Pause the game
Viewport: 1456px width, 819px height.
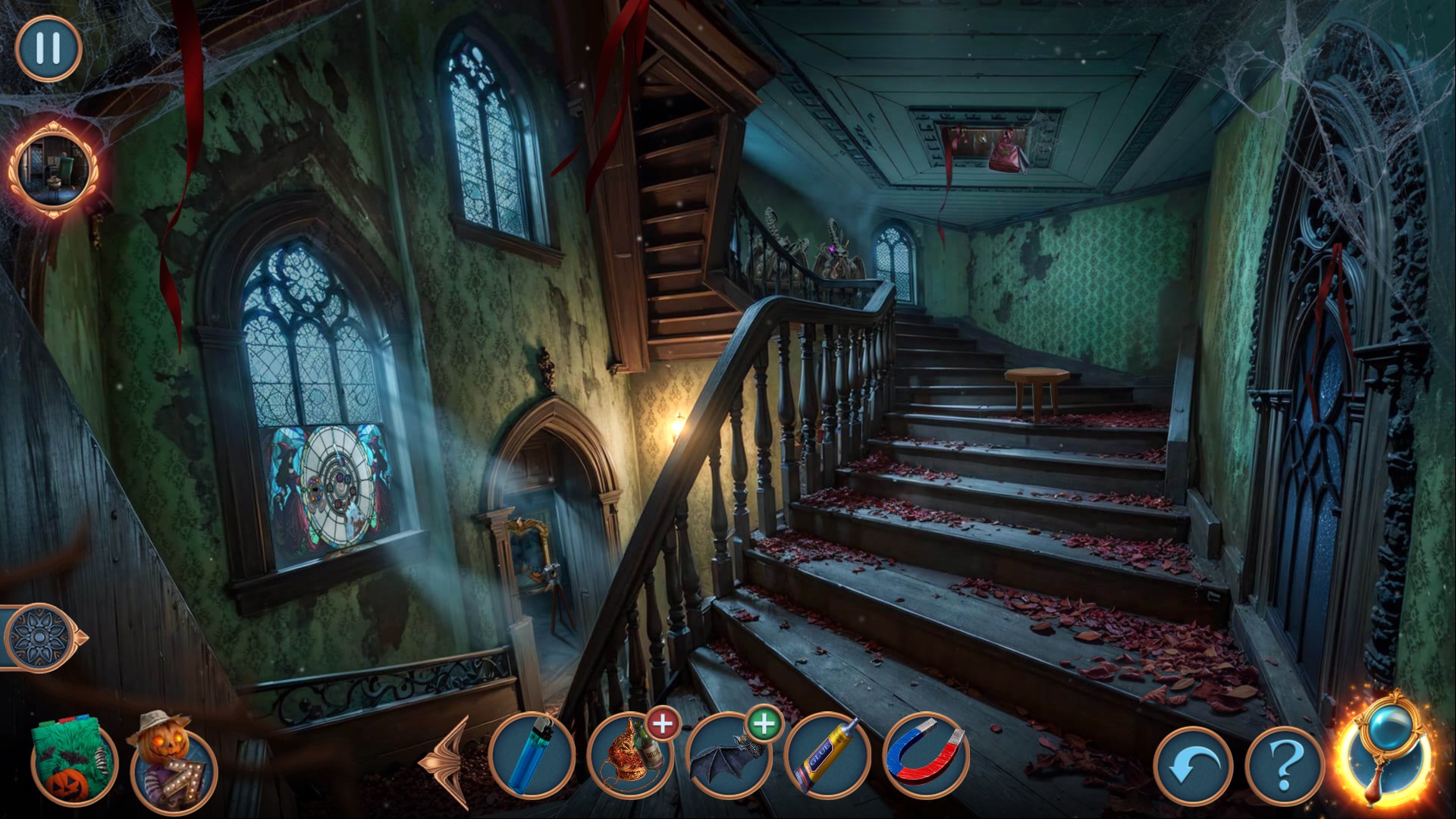pos(48,48)
